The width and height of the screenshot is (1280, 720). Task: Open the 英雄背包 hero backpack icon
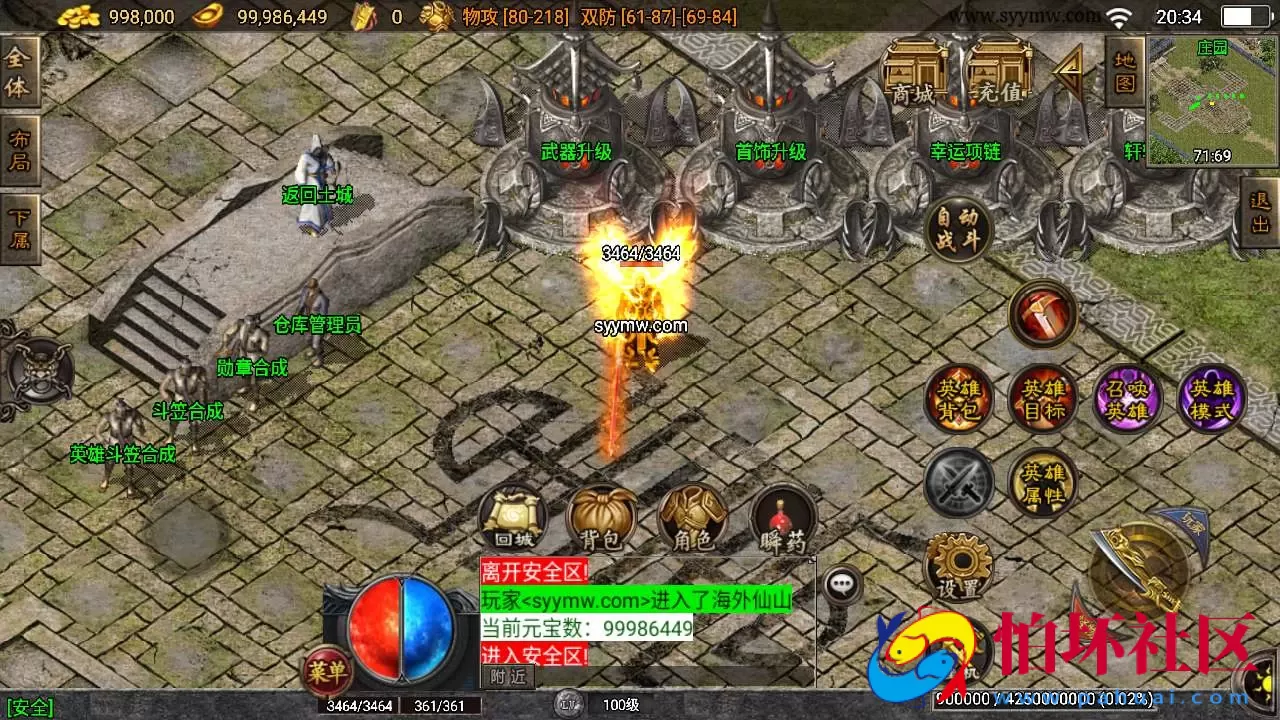click(958, 399)
